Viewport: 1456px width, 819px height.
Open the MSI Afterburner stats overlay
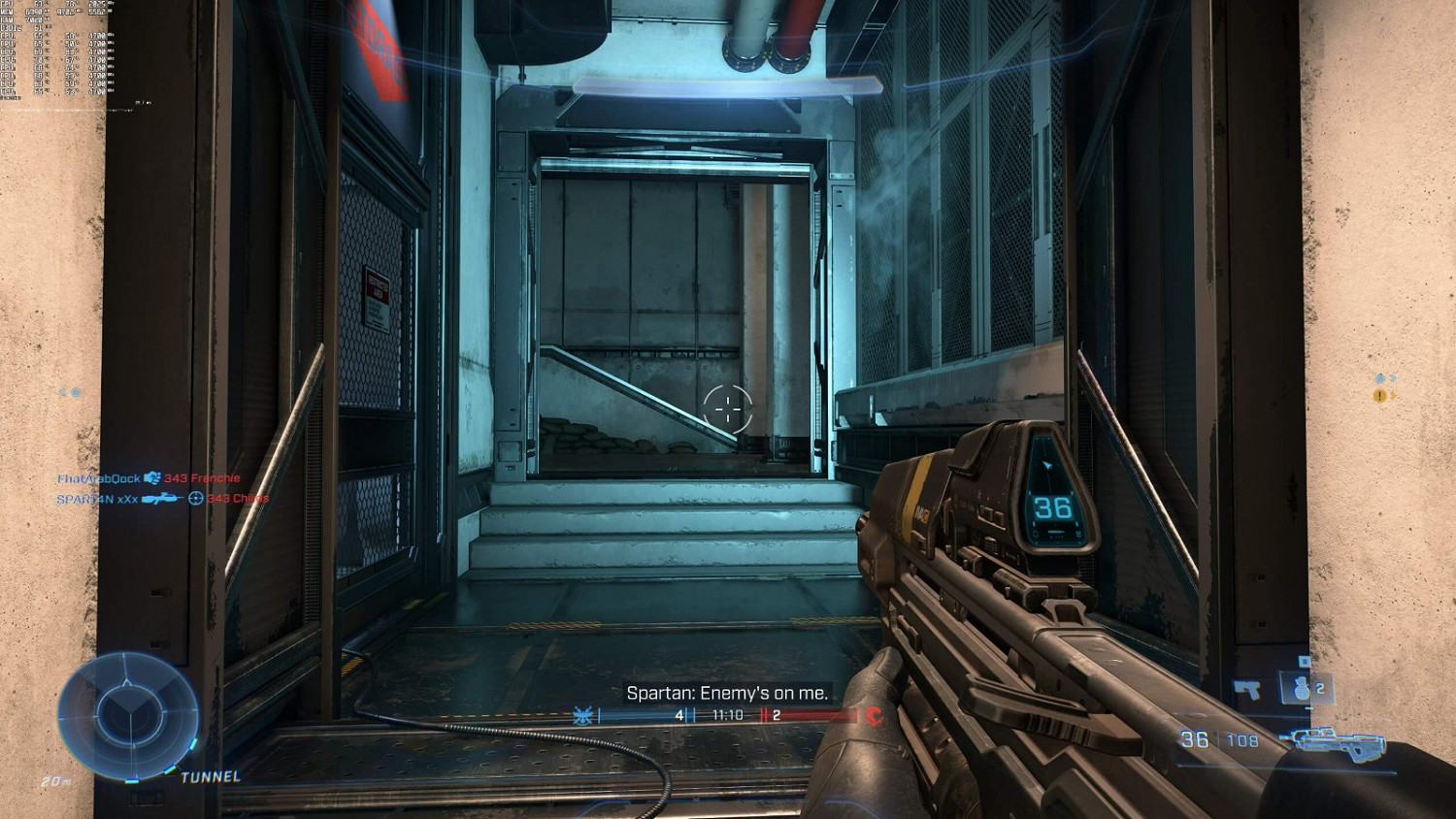(x=58, y=49)
